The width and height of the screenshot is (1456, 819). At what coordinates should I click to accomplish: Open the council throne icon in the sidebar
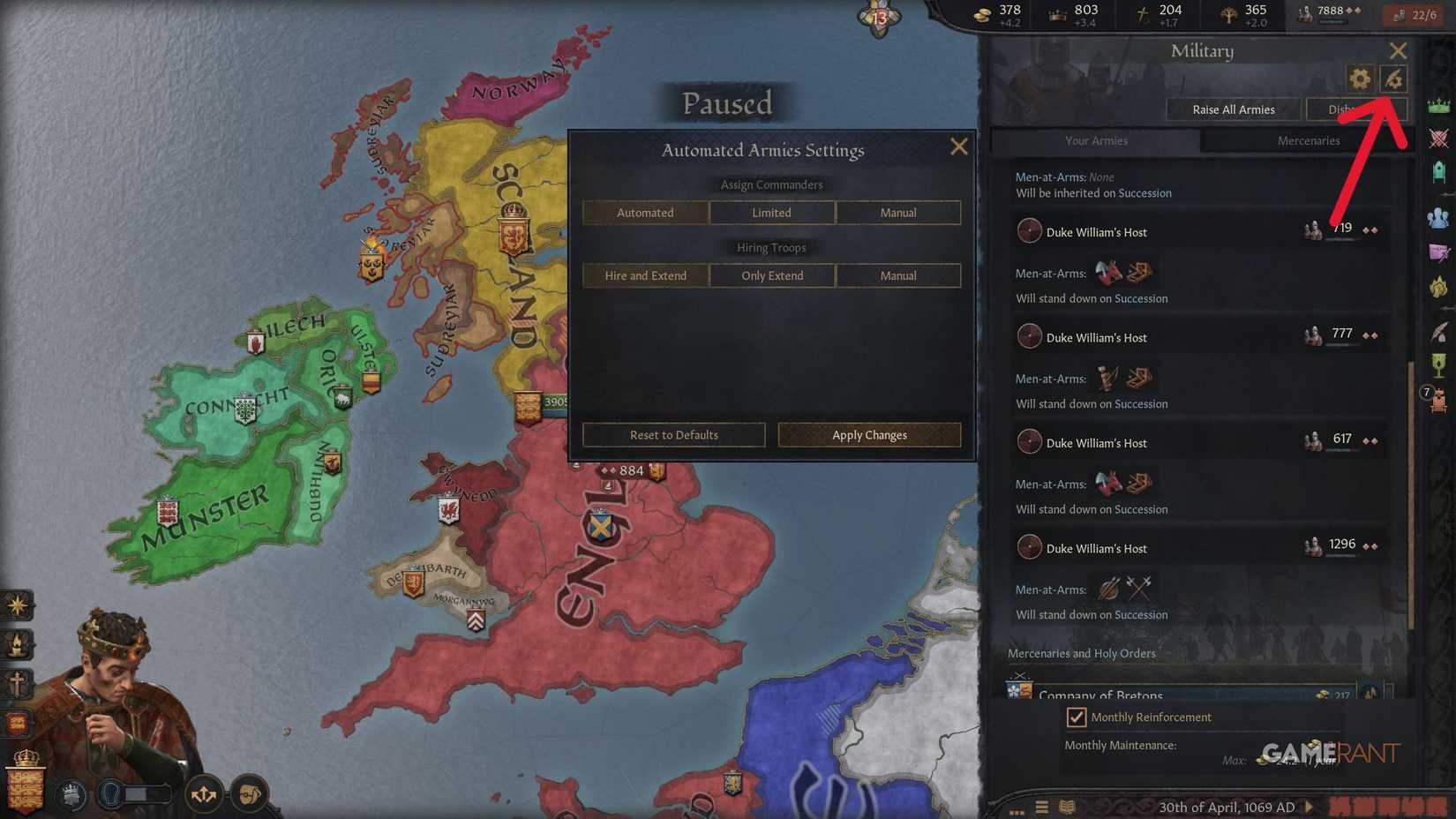coord(1438,173)
